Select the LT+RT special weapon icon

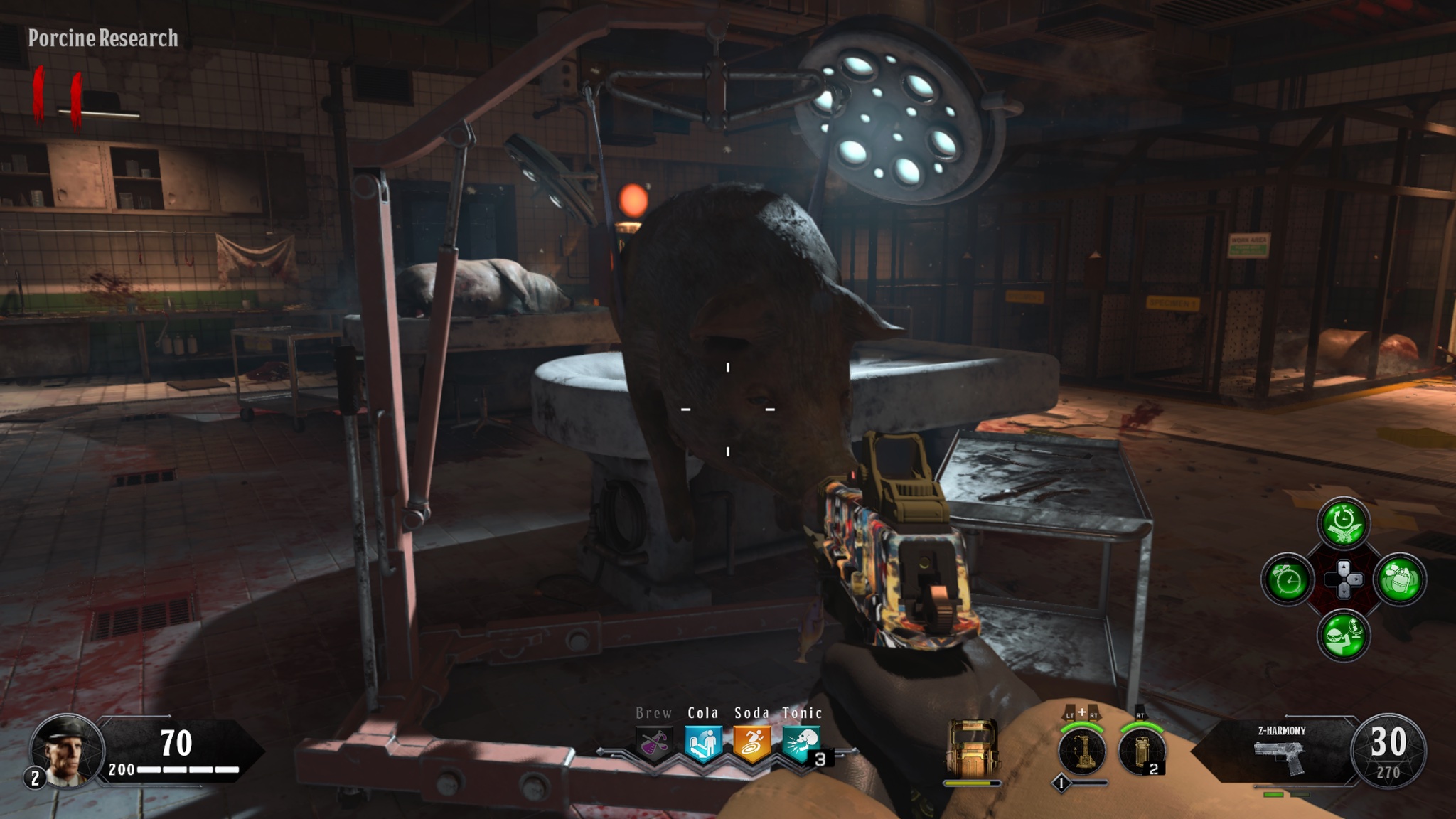click(1082, 750)
